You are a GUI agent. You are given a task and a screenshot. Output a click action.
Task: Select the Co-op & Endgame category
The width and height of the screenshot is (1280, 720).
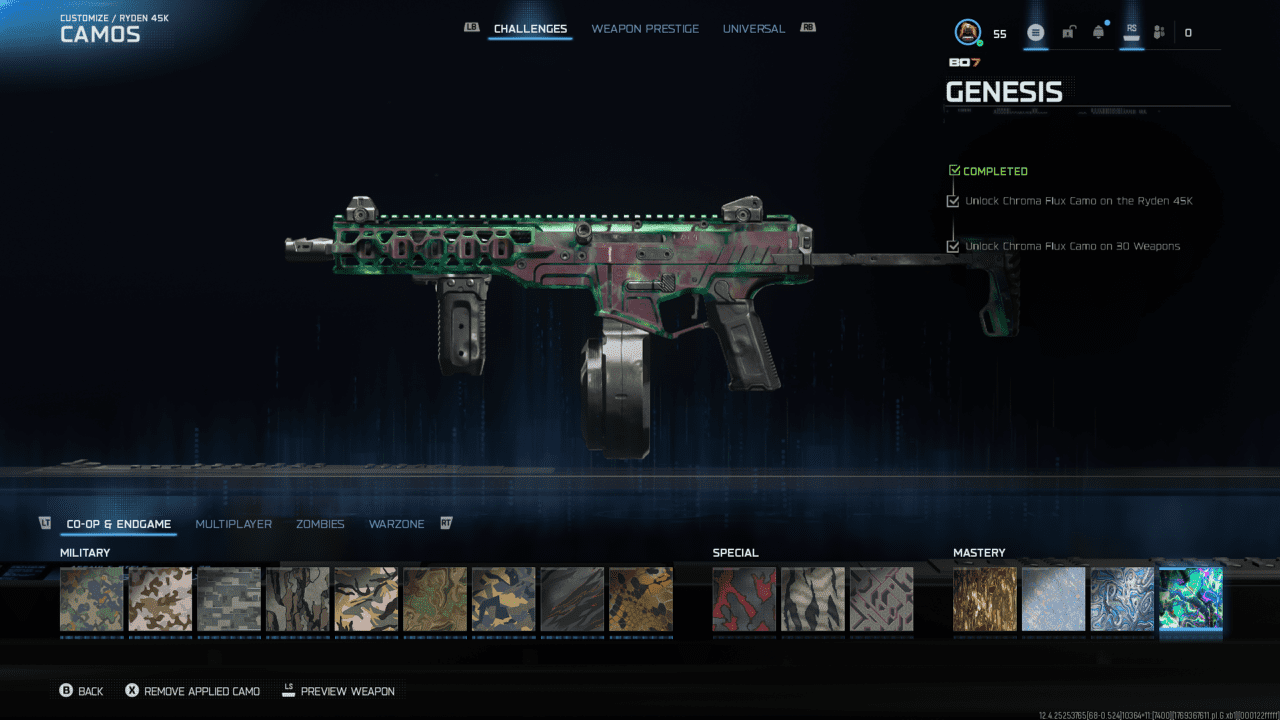118,524
